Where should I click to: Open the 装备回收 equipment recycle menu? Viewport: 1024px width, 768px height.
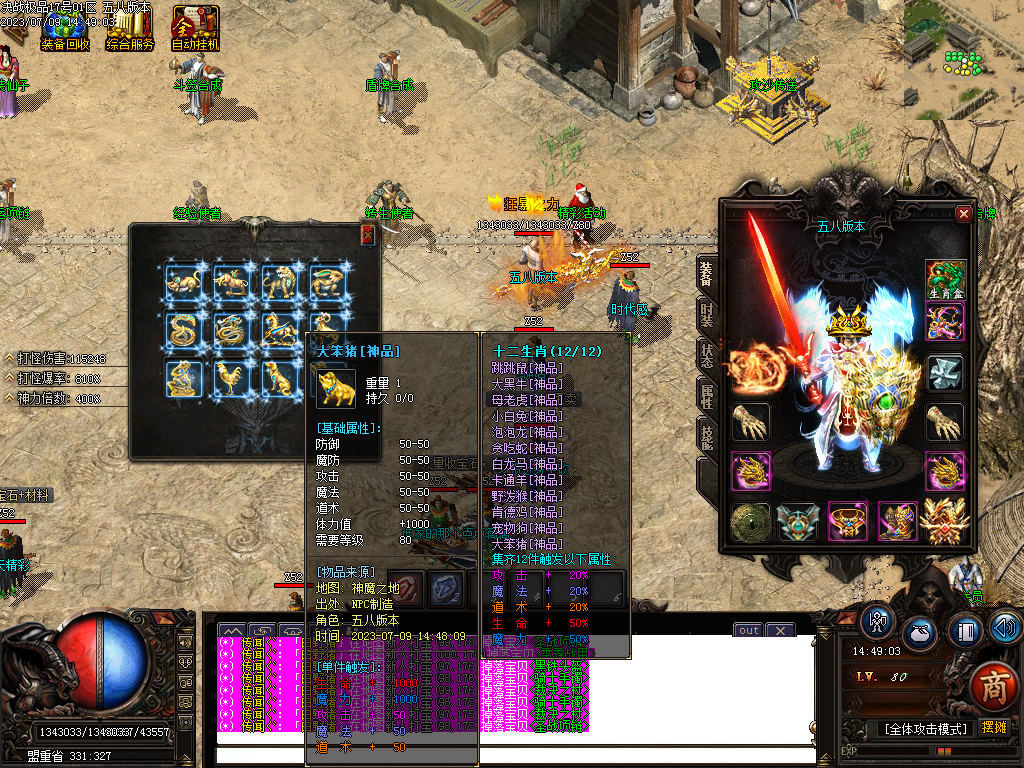click(x=65, y=27)
